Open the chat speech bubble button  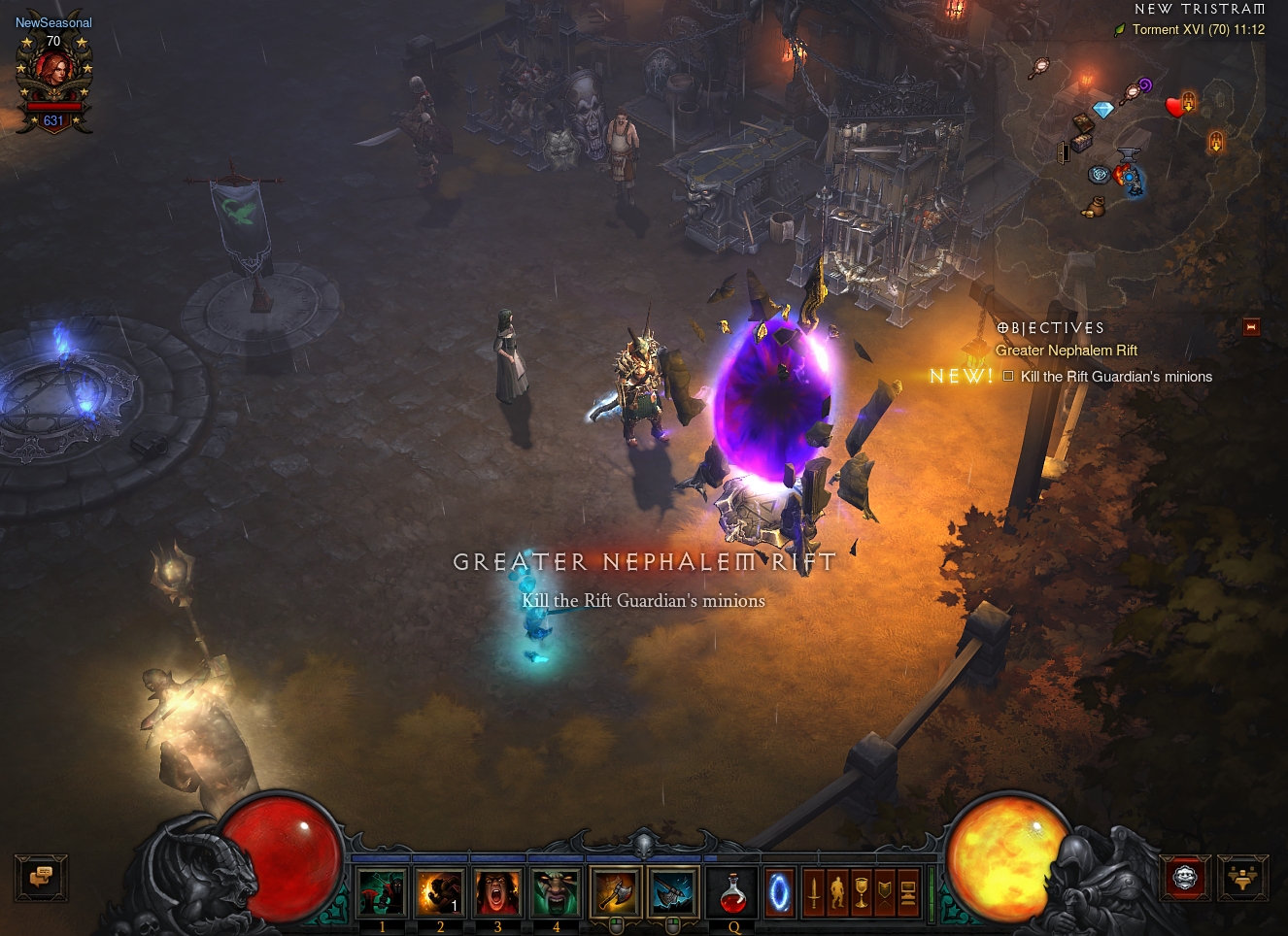[41, 878]
